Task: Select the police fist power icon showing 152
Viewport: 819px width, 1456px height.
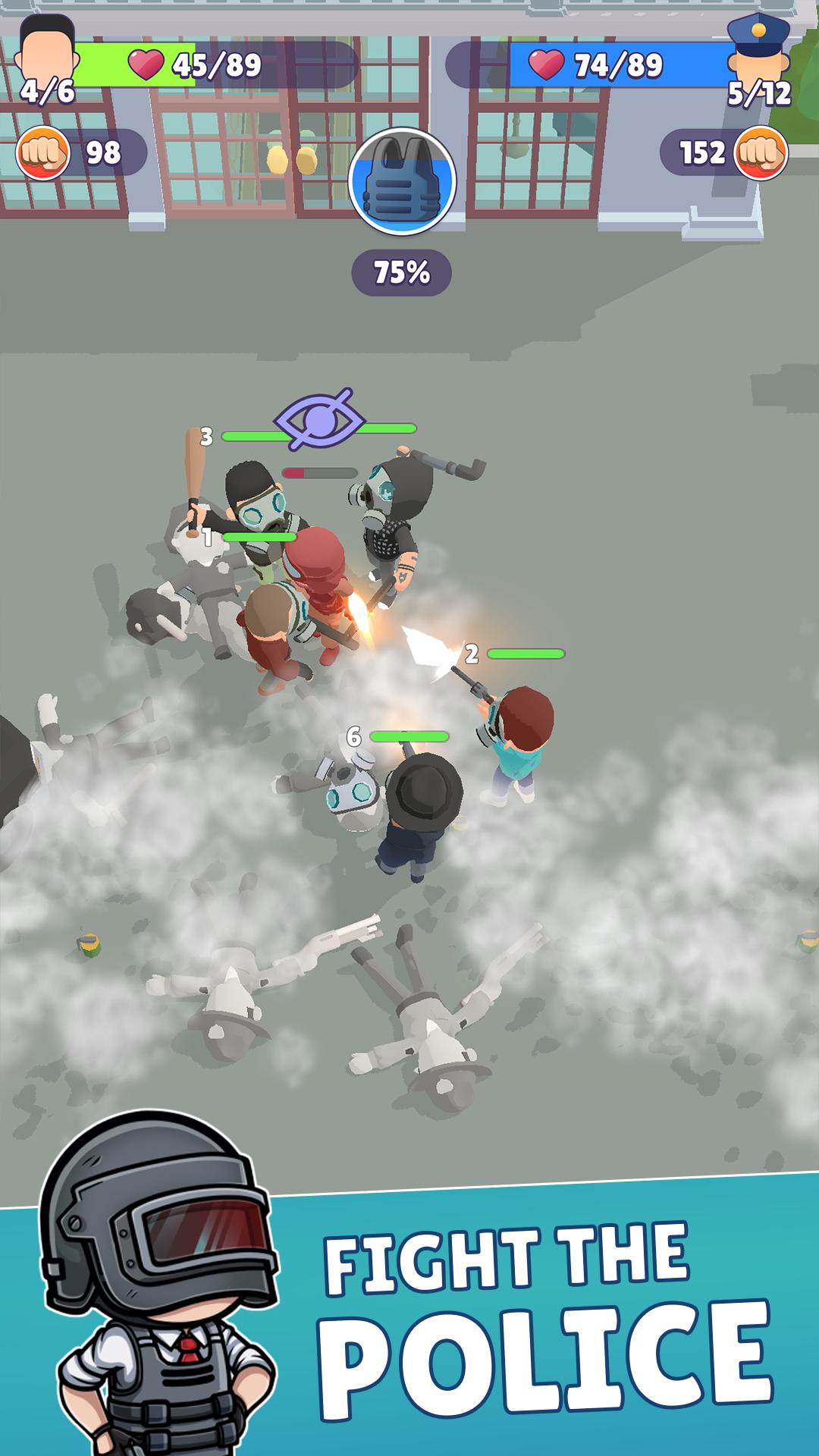Action: coord(761,153)
